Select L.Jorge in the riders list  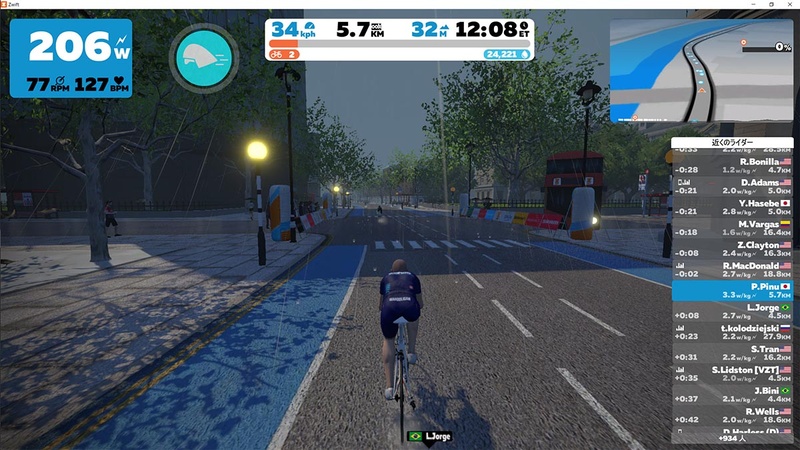pos(735,312)
